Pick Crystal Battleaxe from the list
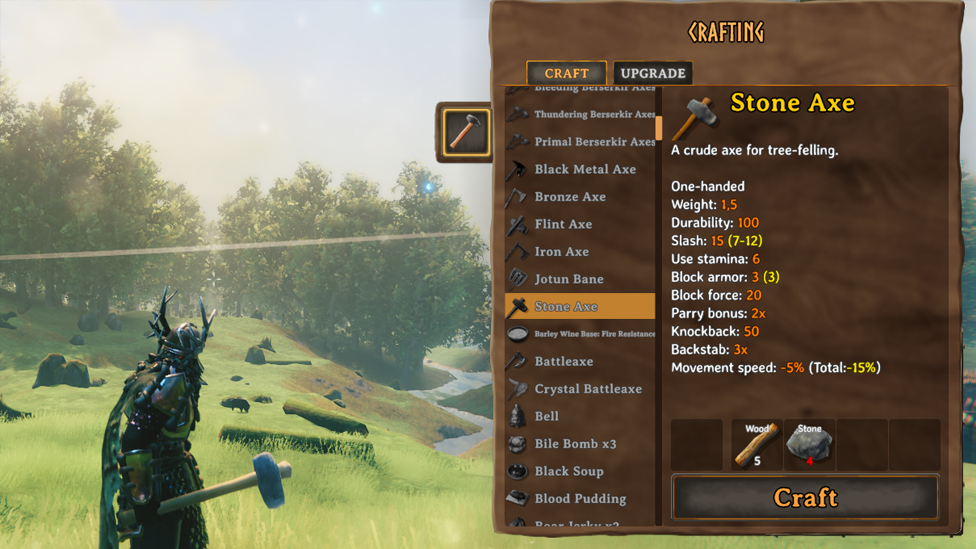The height and width of the screenshot is (549, 976). tap(587, 389)
